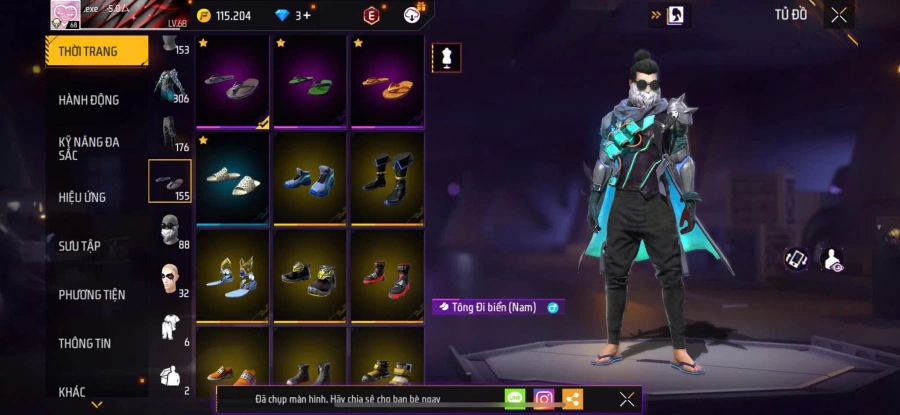
Task: Open the mask subcategory with 88 items
Action: pyautogui.click(x=171, y=231)
